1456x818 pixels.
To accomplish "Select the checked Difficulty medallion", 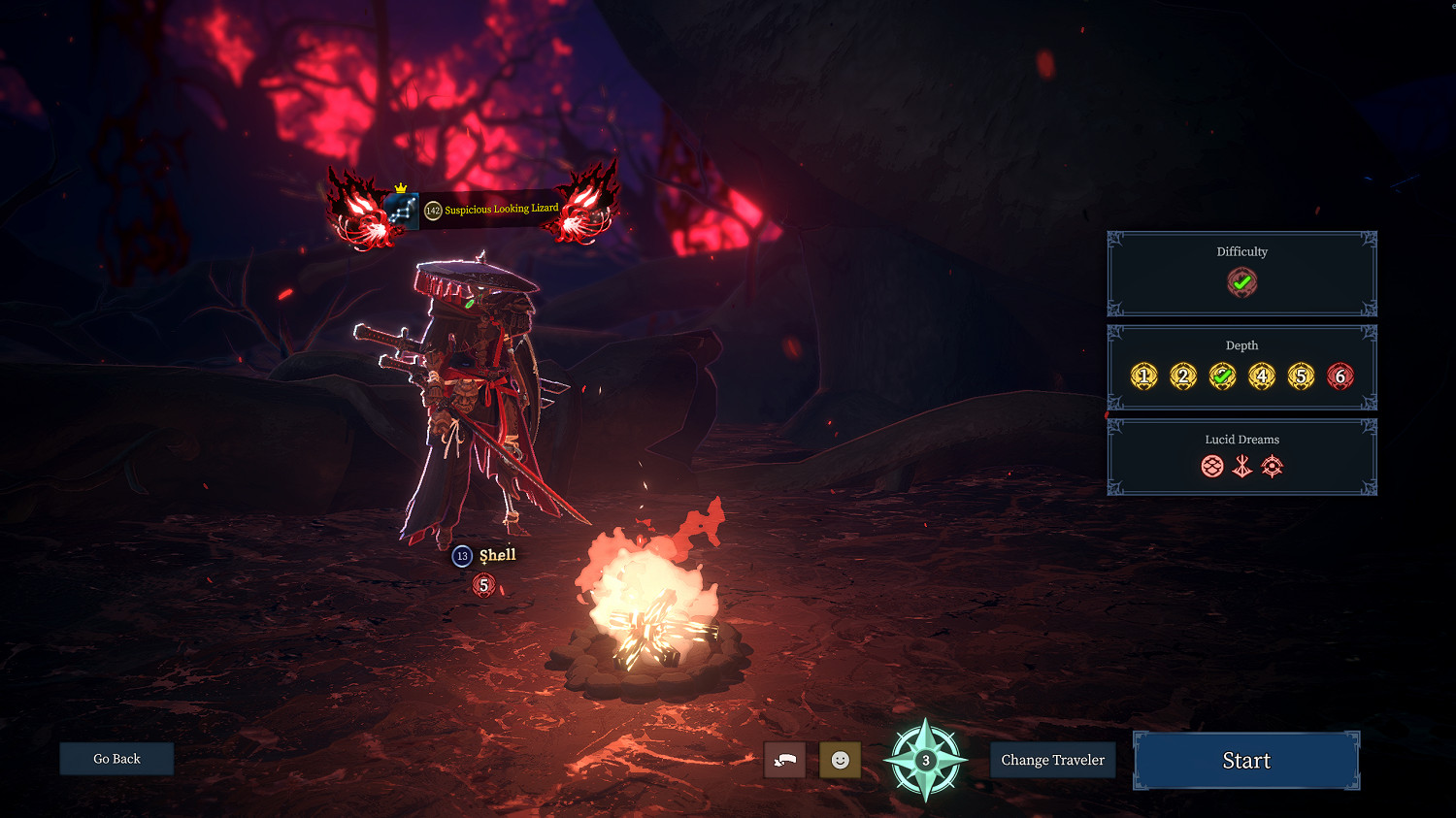I will point(1241,282).
